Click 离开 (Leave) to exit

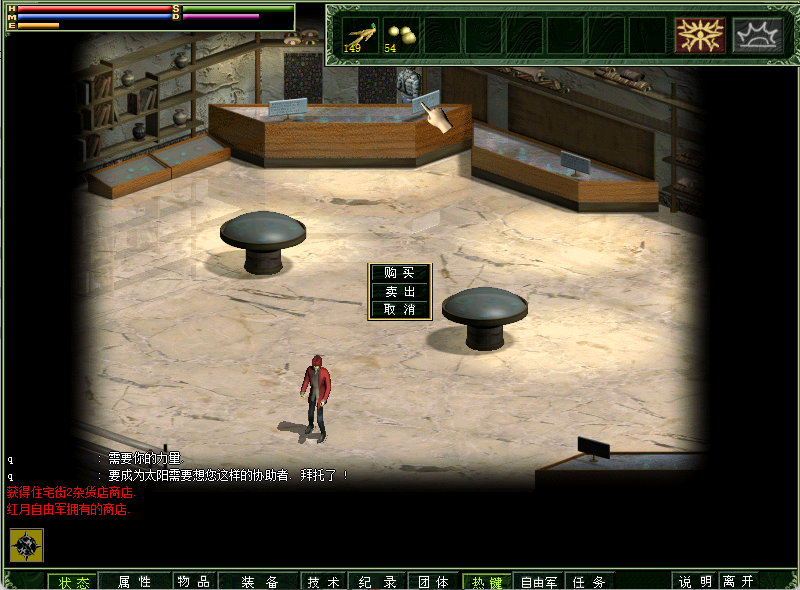[739, 582]
